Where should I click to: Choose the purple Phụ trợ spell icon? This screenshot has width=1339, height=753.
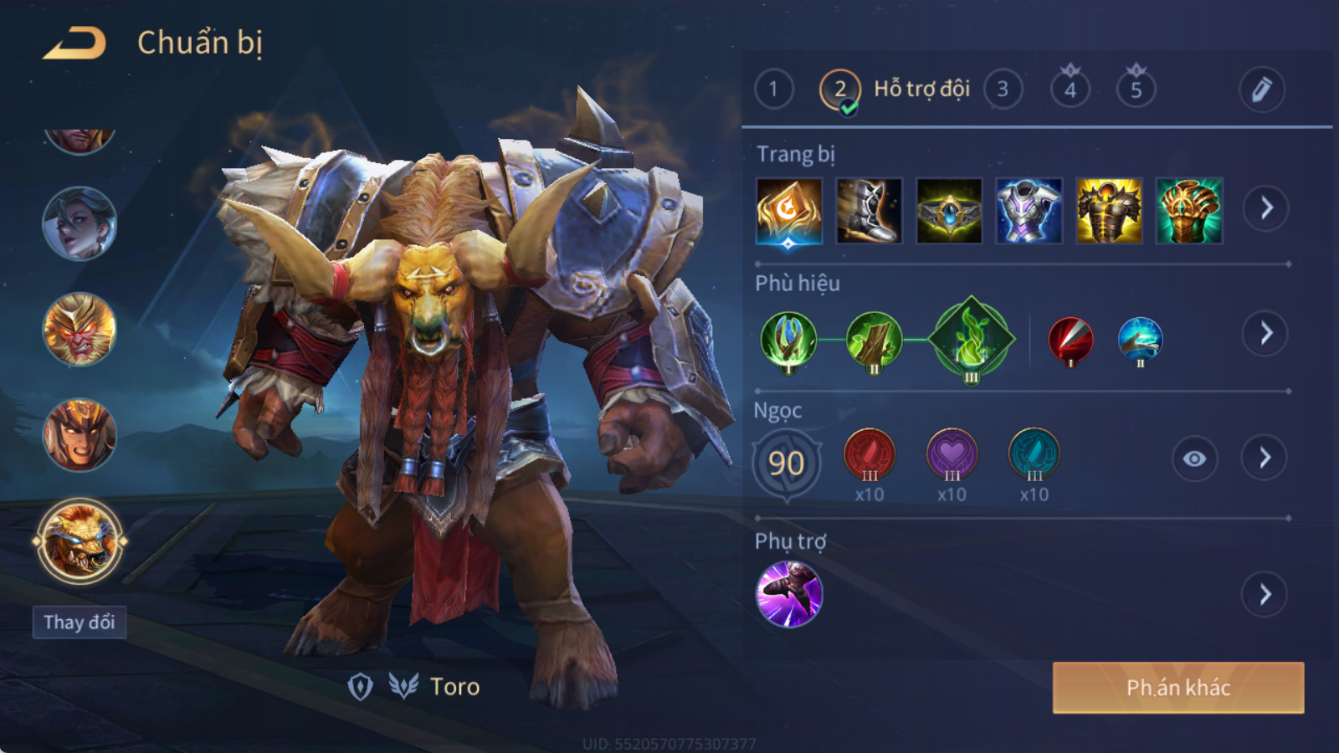(x=789, y=594)
